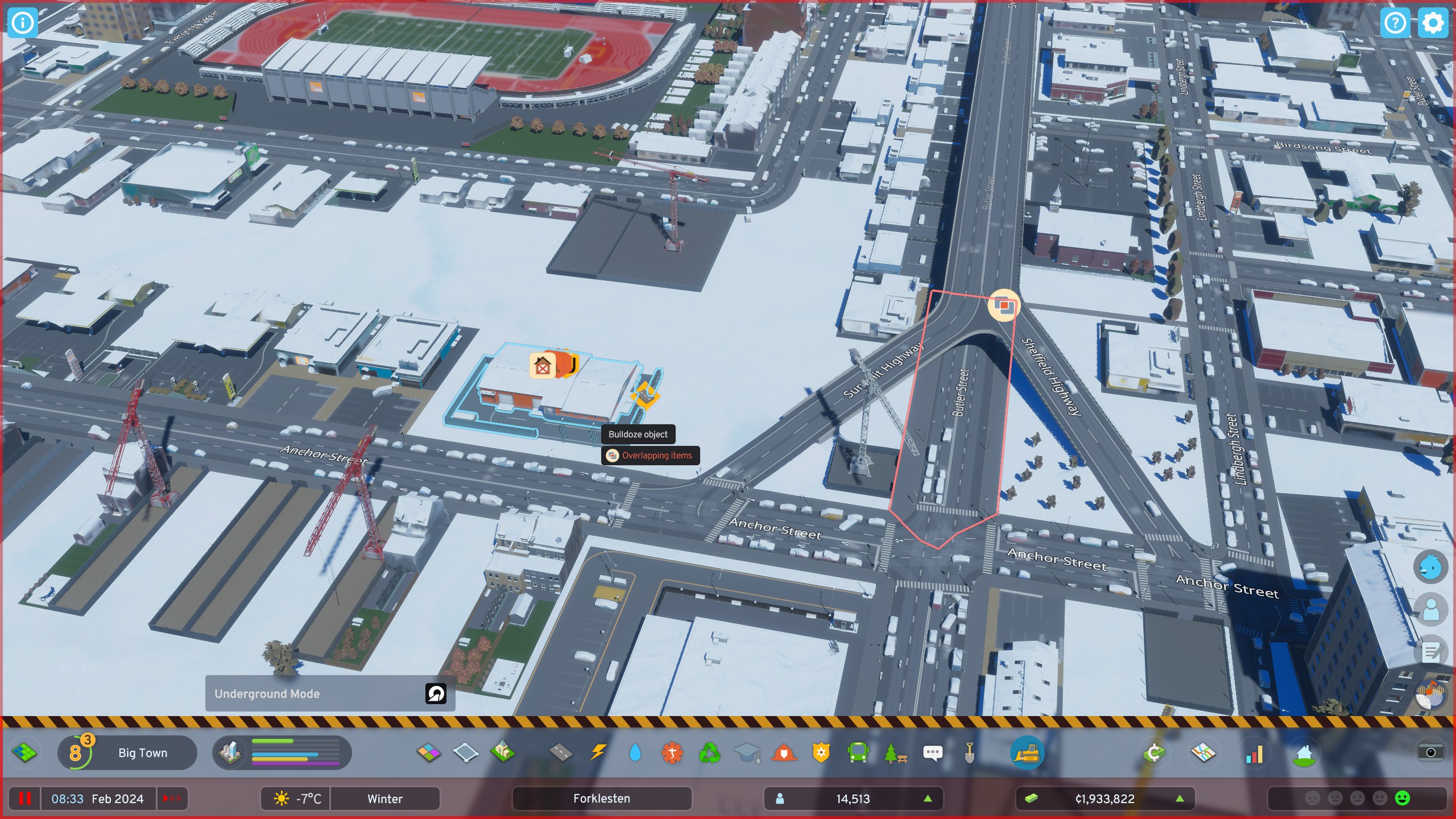This screenshot has height=819, width=1456.
Task: Select the Bulldoze tool
Action: click(1028, 752)
